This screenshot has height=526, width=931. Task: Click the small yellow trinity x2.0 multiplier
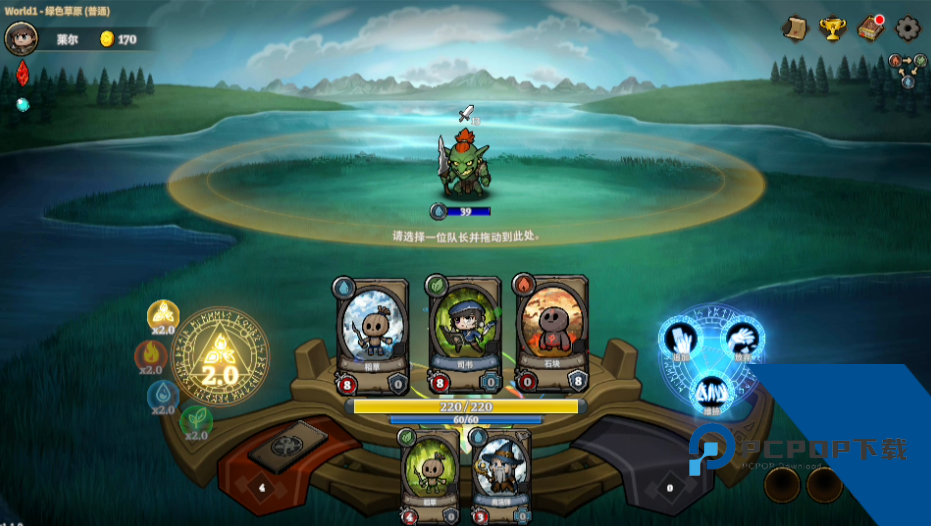point(163,316)
